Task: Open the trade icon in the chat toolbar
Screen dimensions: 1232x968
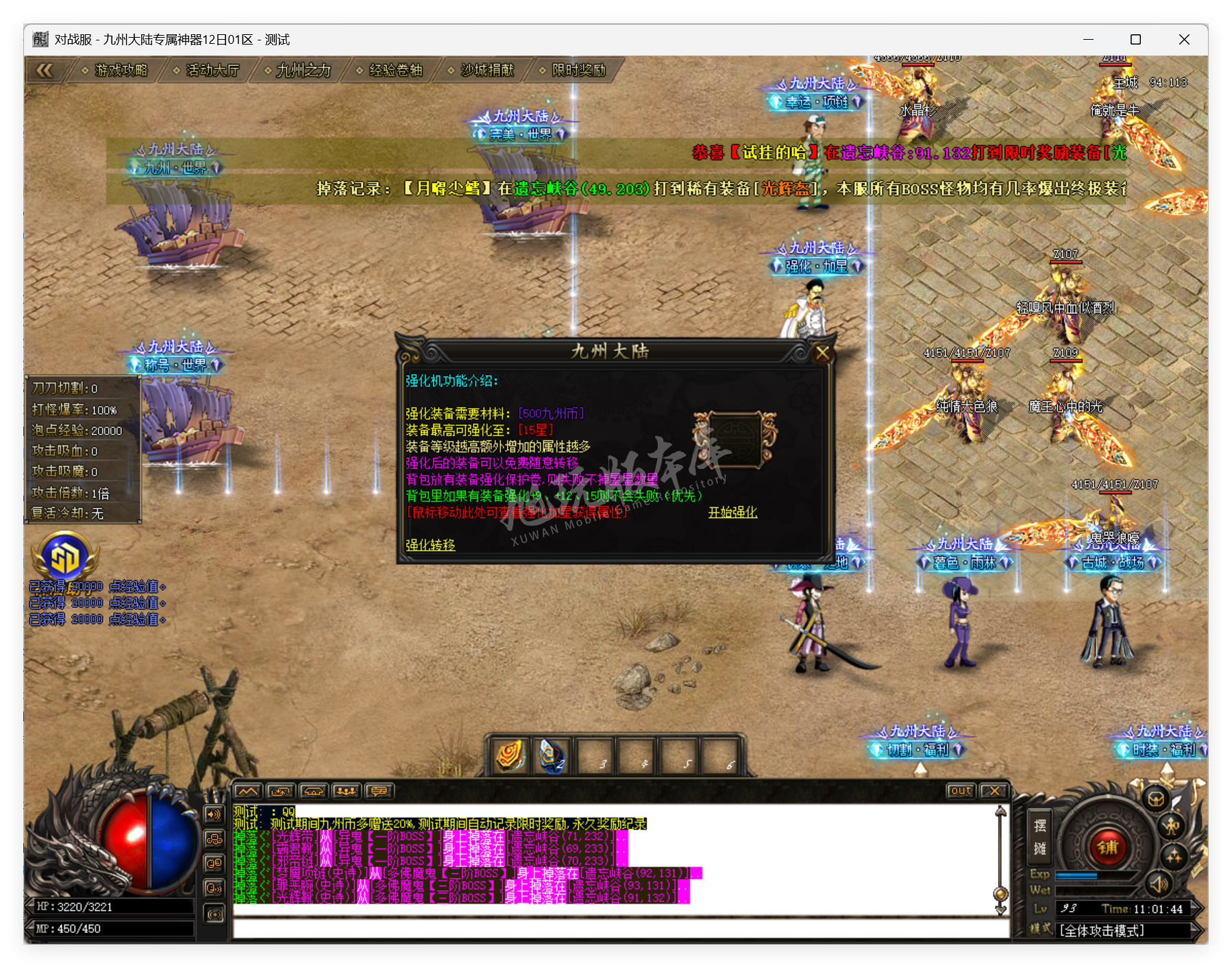Action: 314,791
